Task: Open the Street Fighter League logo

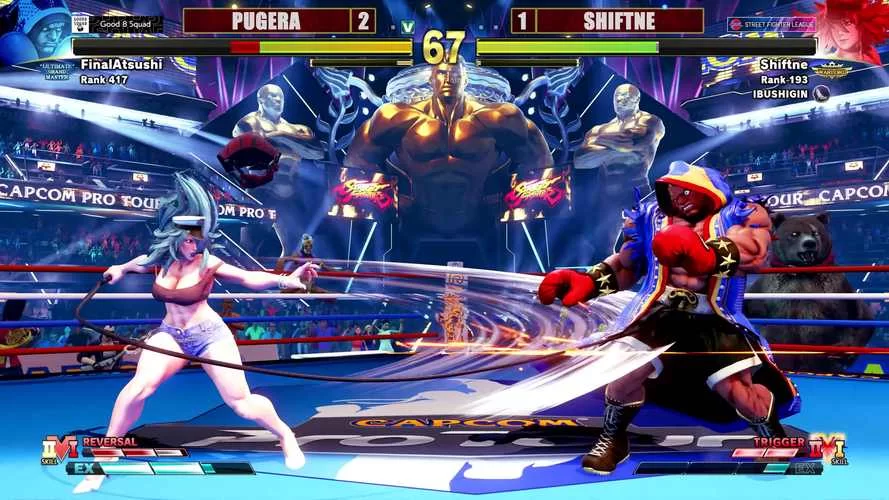Action: [770, 23]
